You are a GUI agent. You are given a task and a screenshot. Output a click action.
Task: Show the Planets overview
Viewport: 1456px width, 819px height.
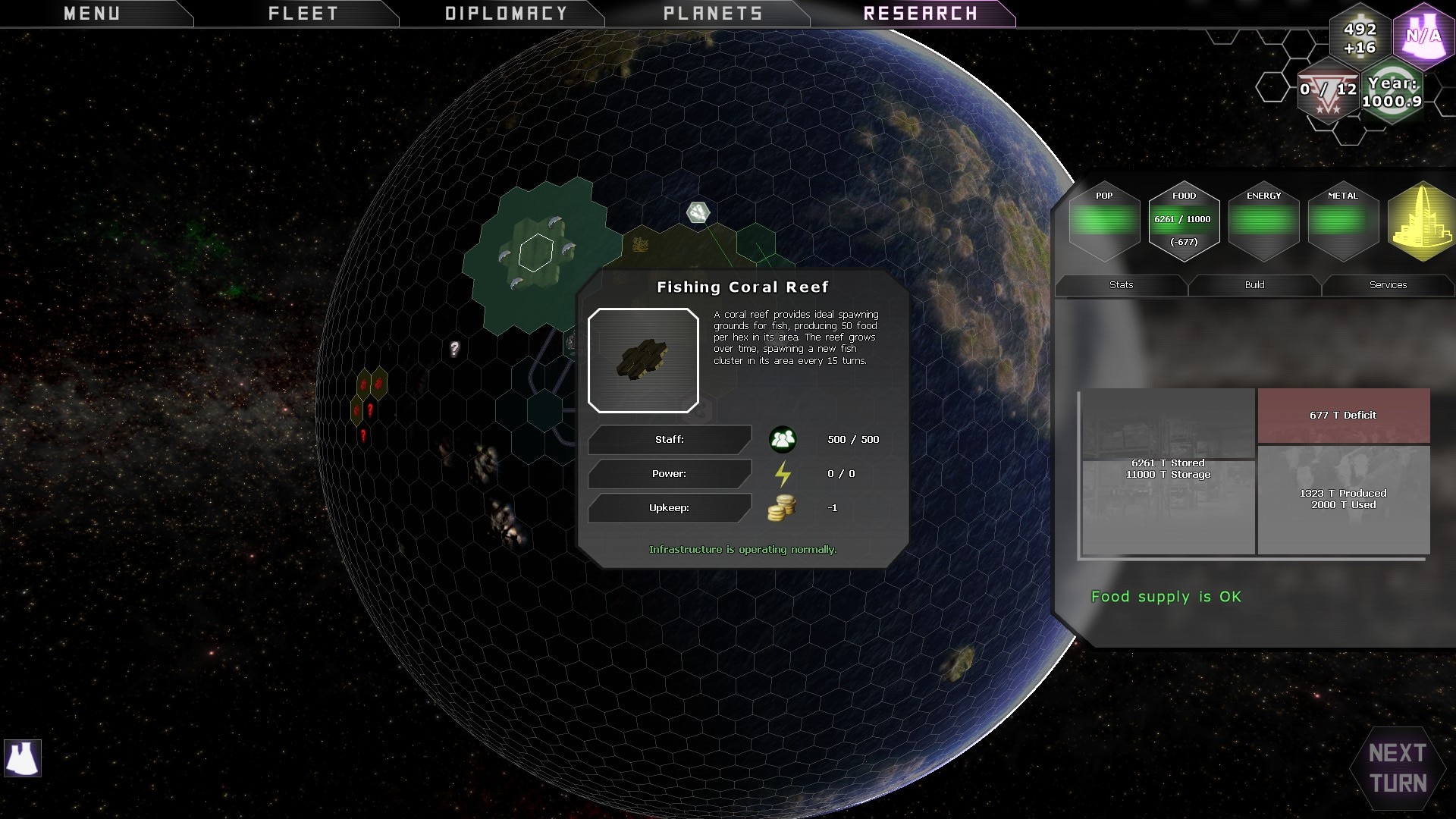point(713,14)
